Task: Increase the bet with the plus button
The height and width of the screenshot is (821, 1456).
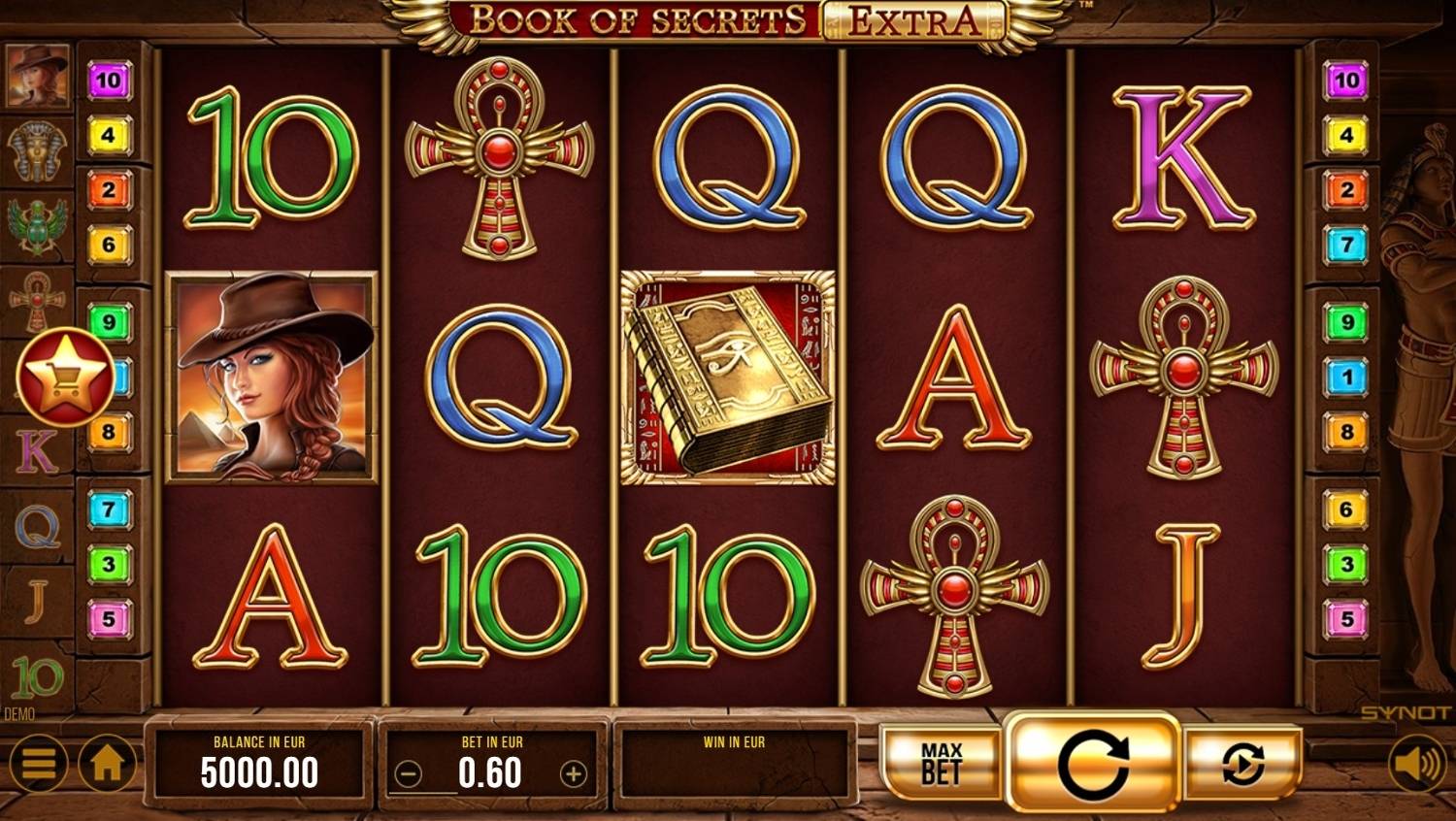Action: (575, 775)
